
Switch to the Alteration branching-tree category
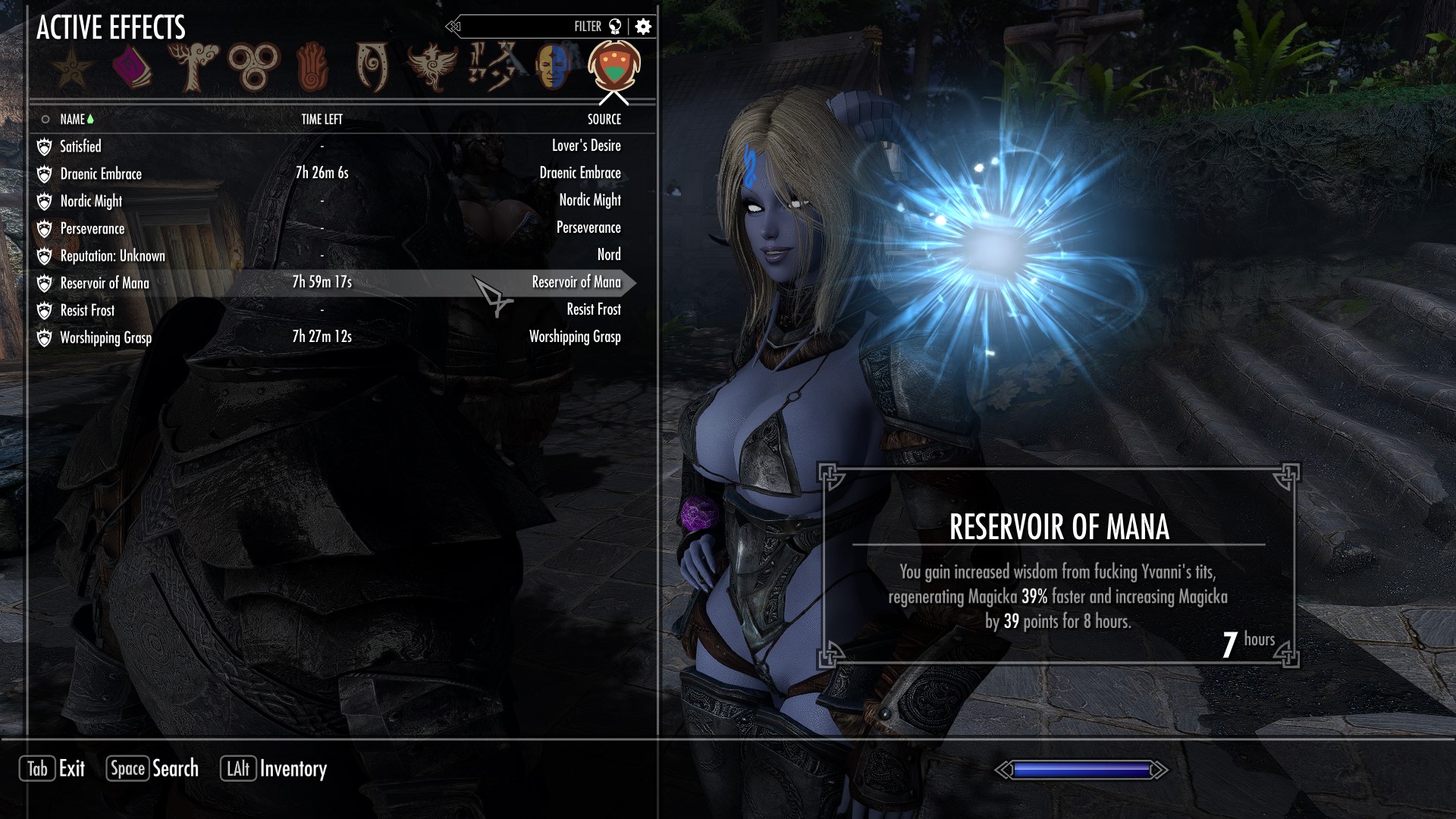(x=196, y=67)
